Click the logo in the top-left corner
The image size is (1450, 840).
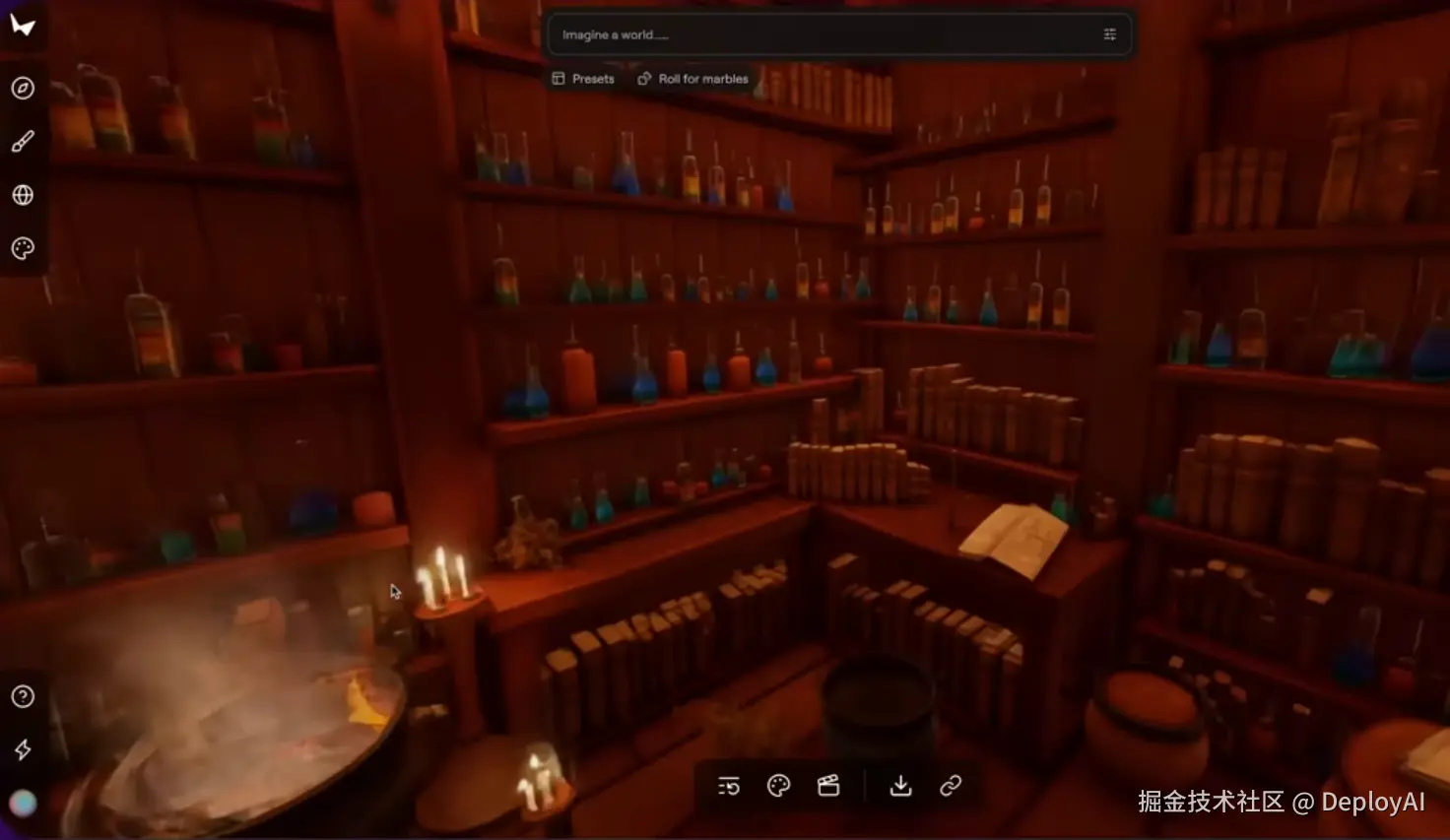(23, 26)
